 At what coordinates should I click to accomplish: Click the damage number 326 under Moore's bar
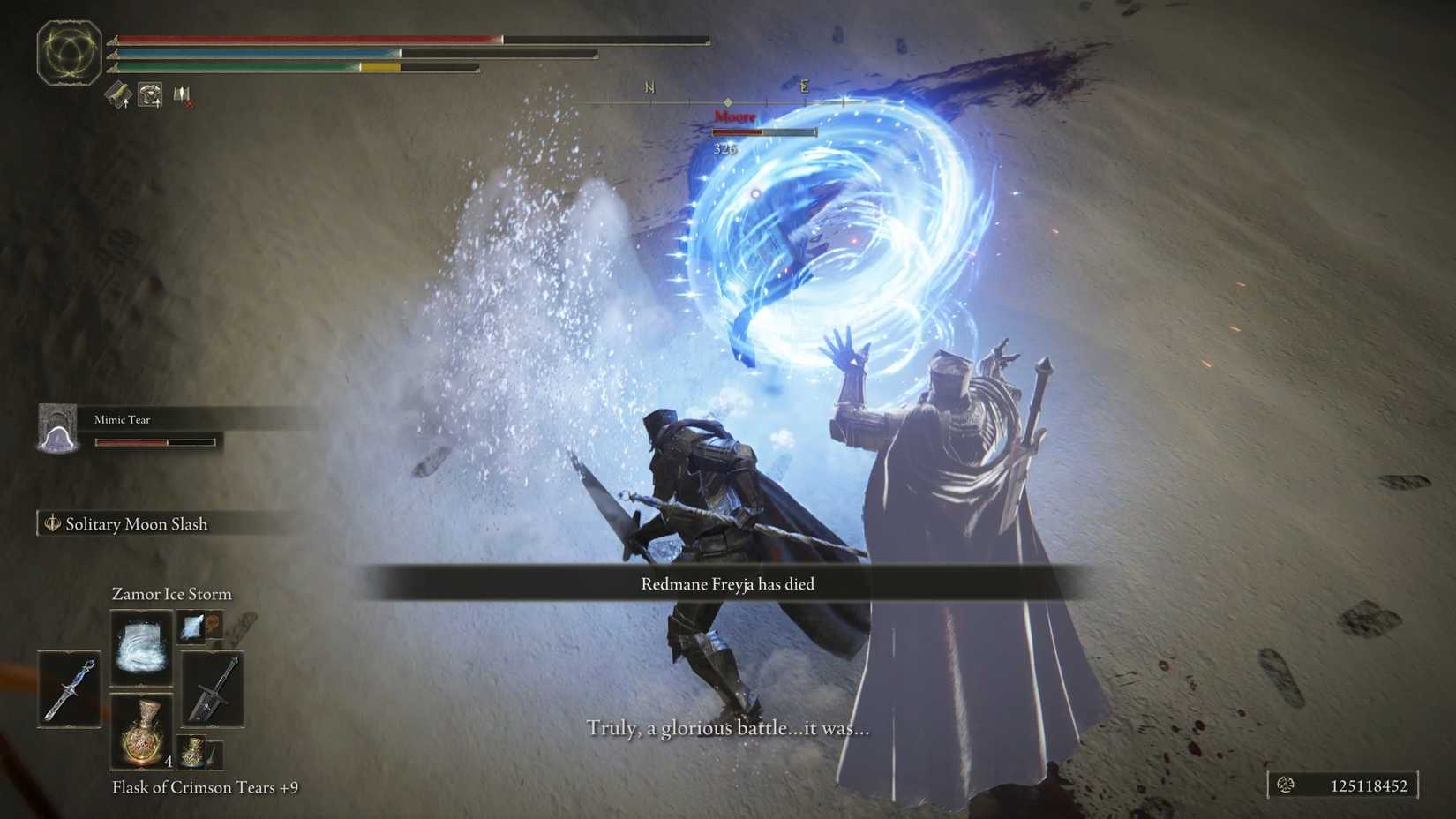point(726,148)
